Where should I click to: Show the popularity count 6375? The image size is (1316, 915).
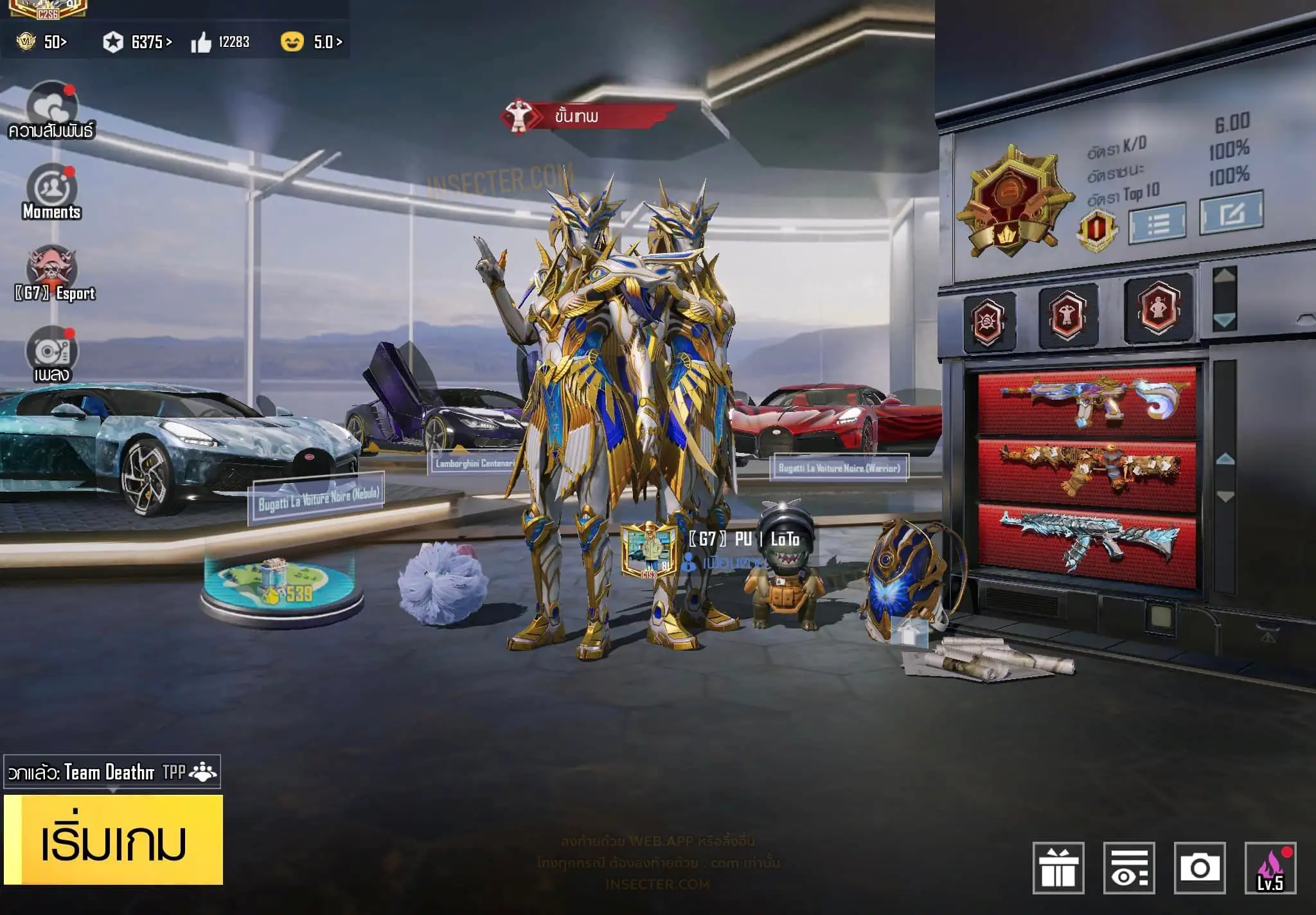(x=138, y=42)
